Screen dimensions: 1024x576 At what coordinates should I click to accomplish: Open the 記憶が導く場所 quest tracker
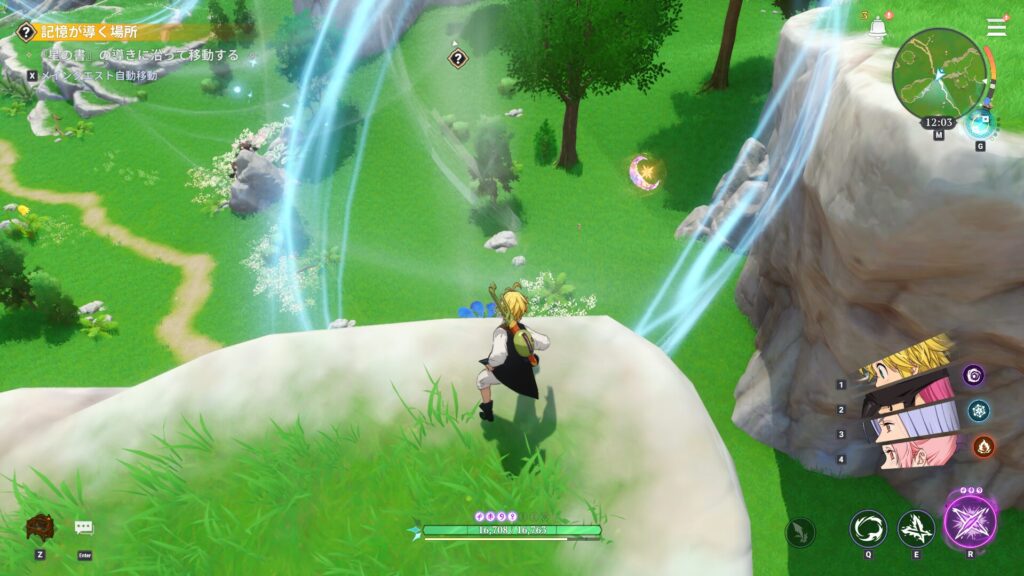coord(88,32)
